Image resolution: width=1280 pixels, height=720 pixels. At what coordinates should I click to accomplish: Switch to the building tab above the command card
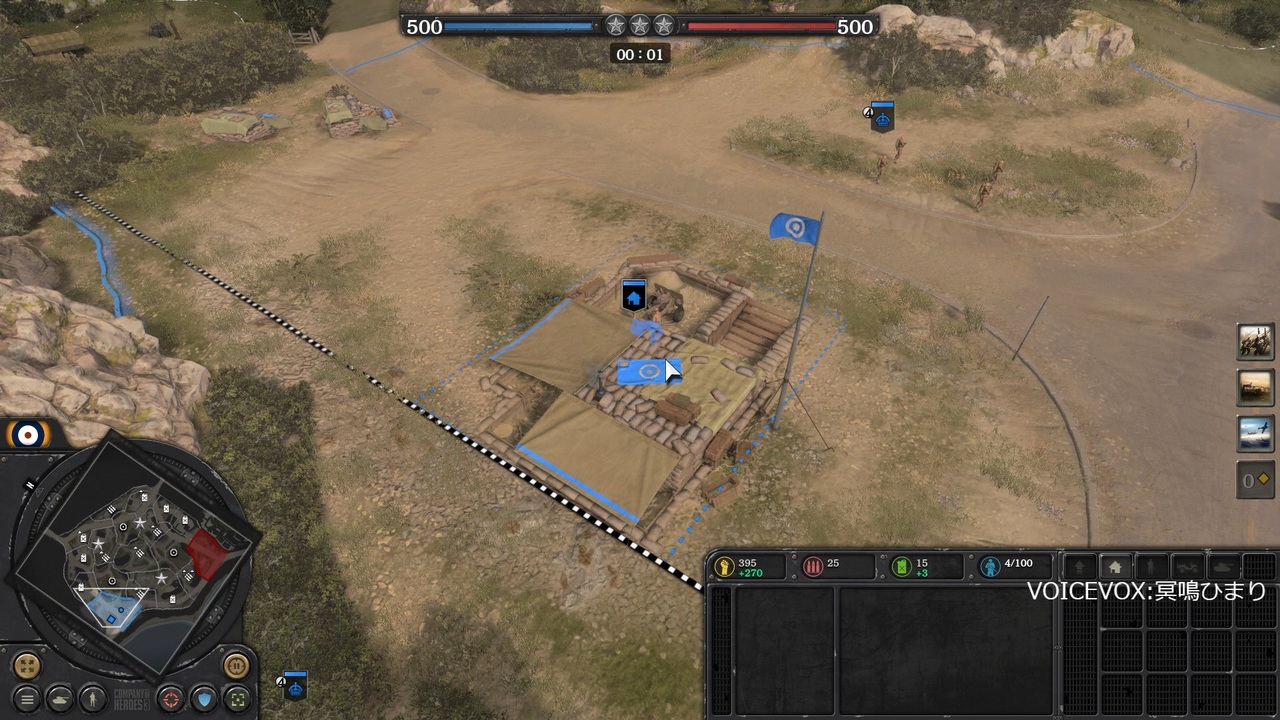[x=1116, y=566]
